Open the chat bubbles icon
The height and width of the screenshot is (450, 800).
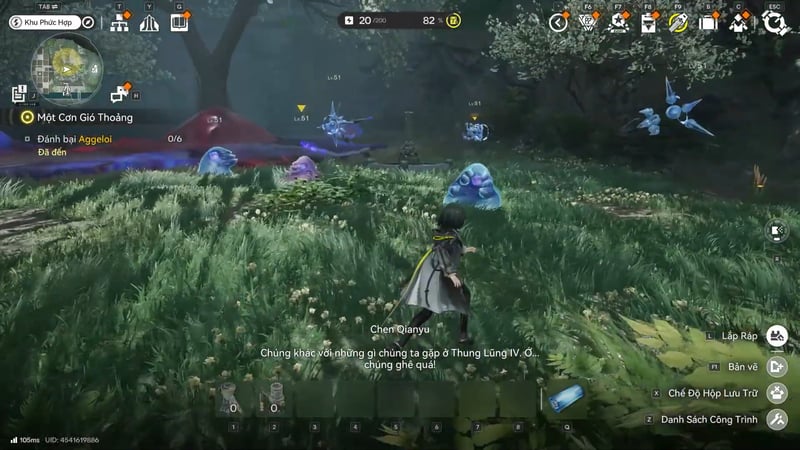[x=120, y=94]
